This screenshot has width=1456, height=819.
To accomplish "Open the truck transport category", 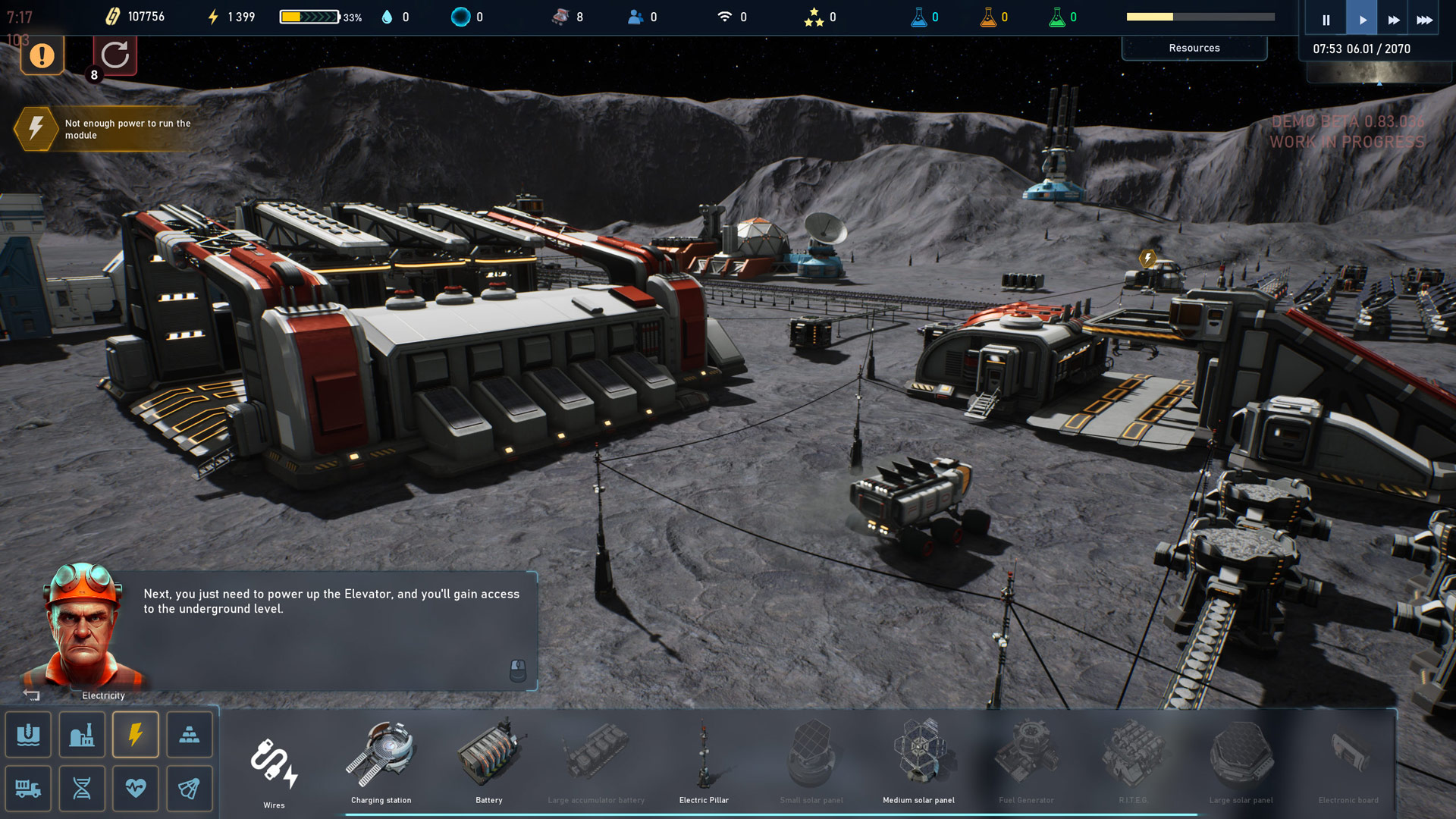I will click(29, 789).
